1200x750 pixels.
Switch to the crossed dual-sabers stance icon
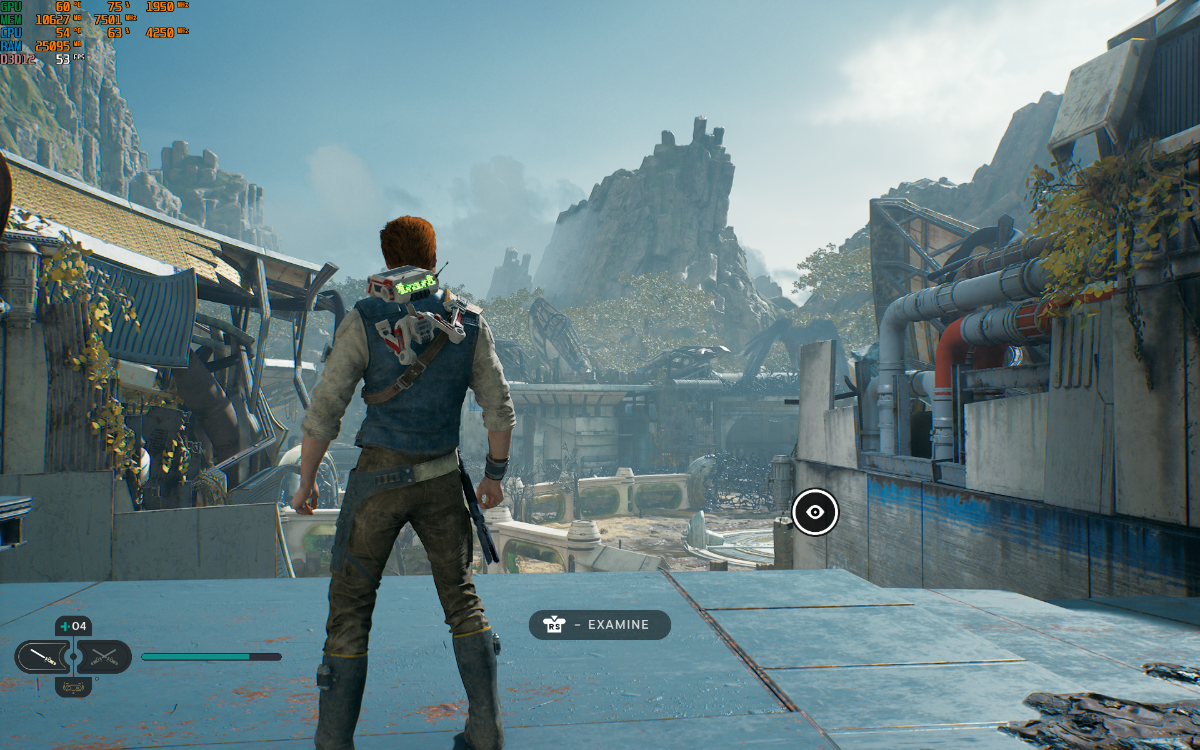(104, 657)
